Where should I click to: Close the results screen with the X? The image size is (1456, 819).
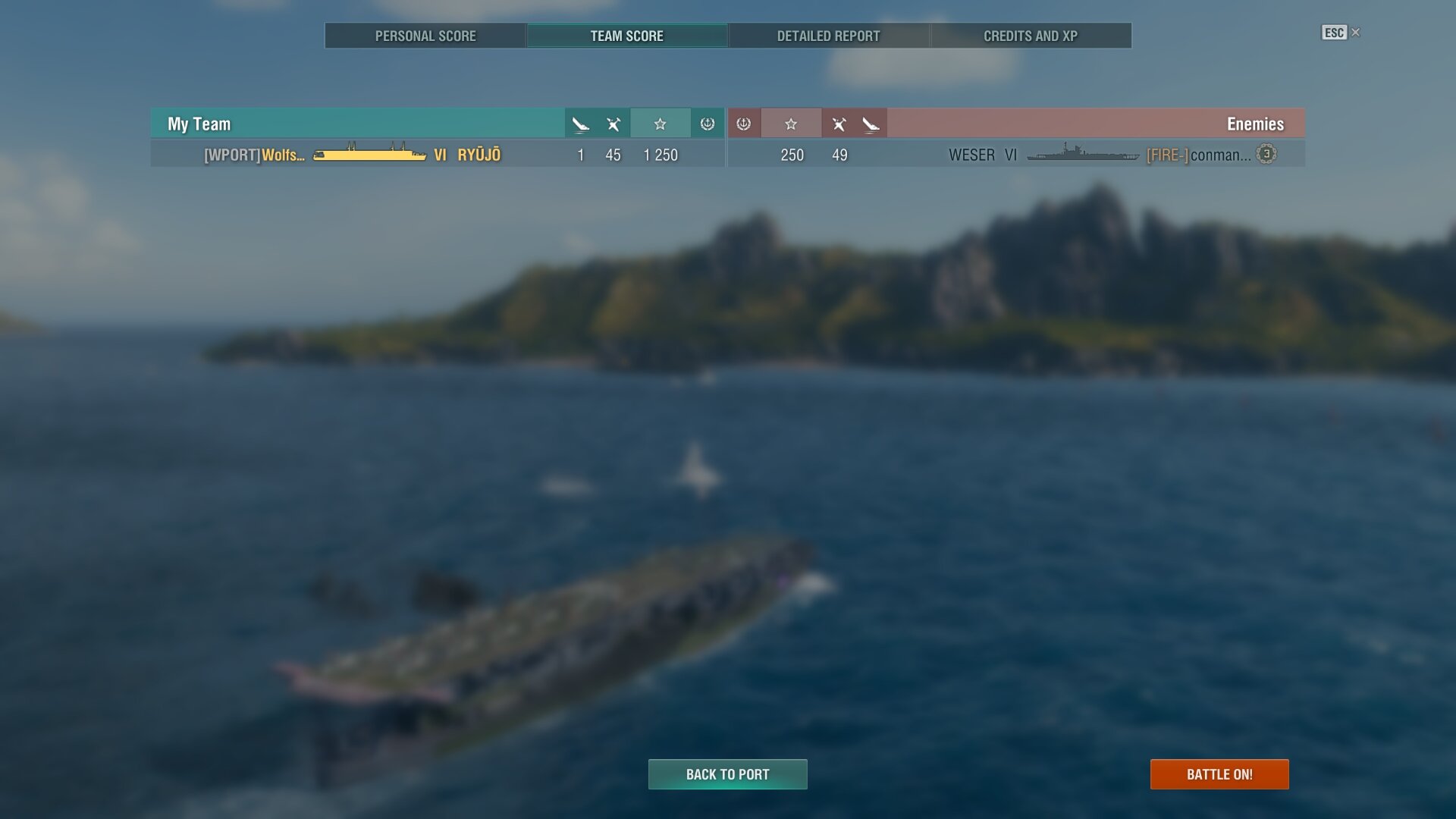[1356, 33]
